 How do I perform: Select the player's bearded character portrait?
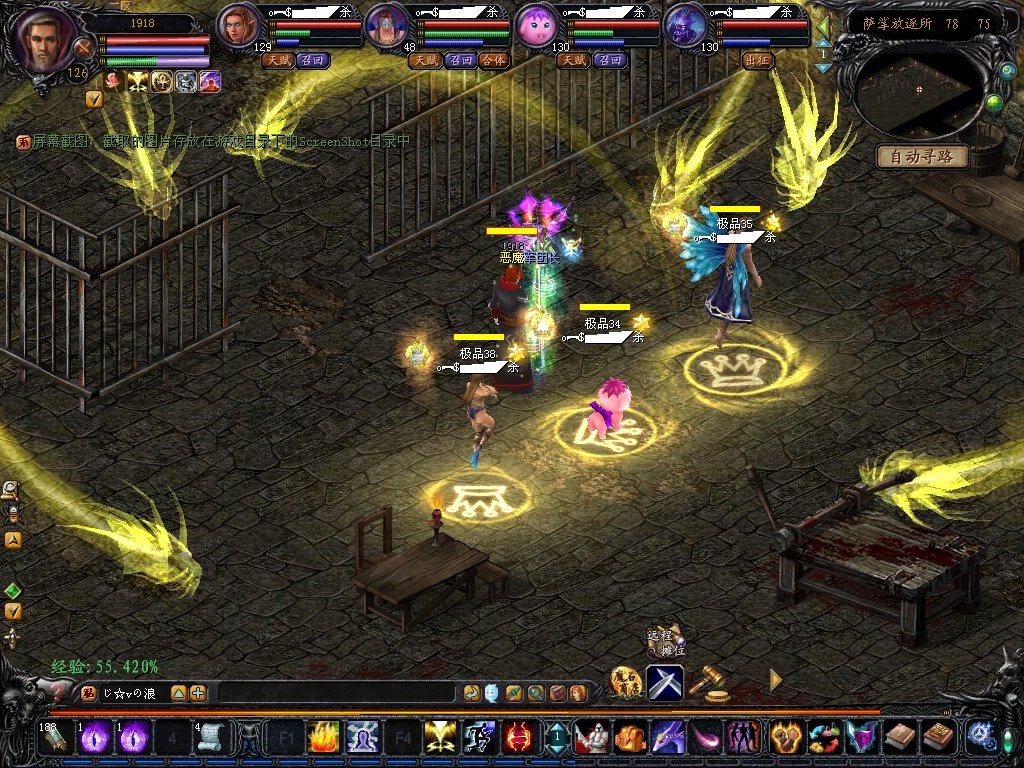pyautogui.click(x=45, y=40)
